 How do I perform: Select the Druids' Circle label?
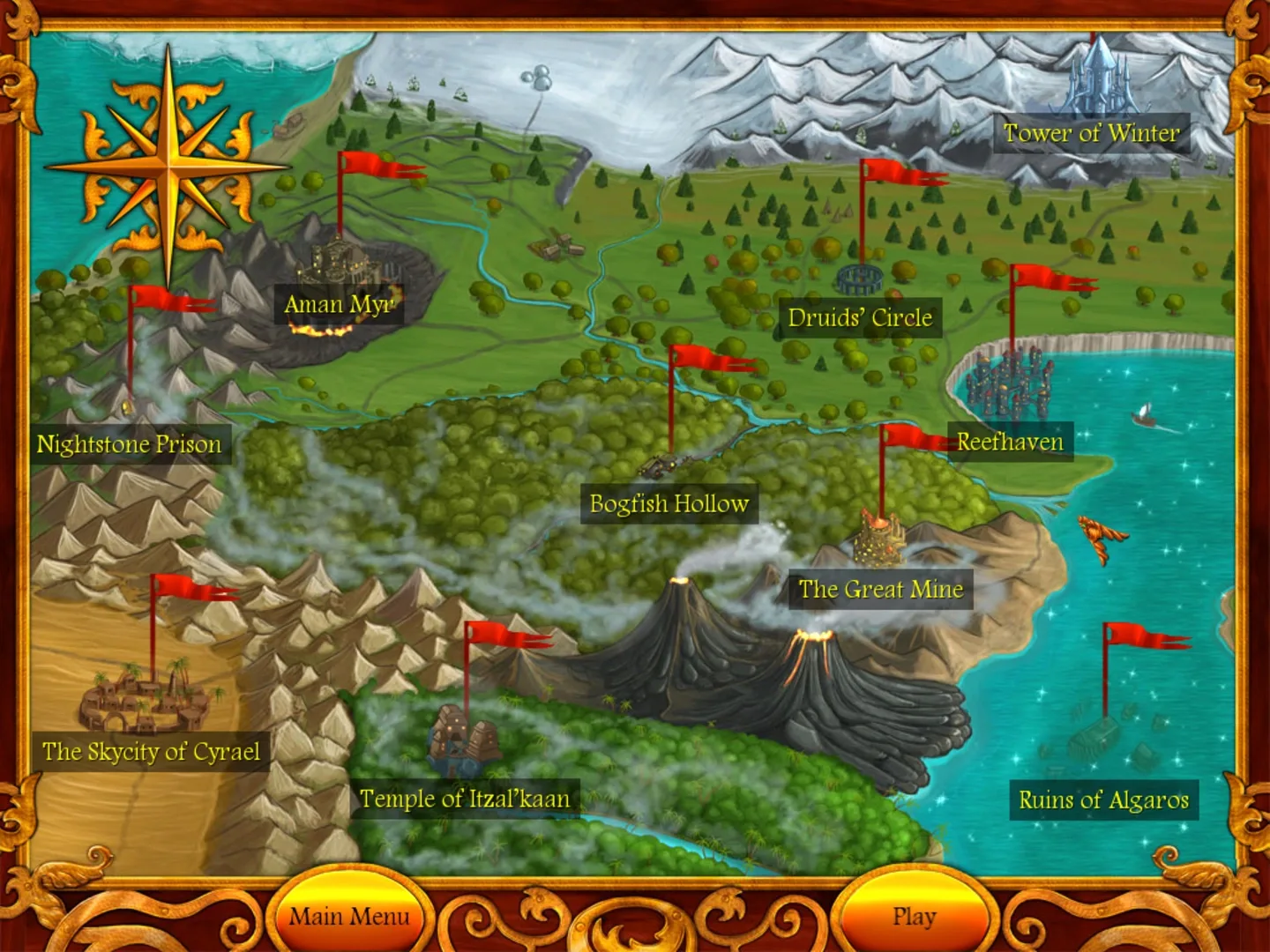click(x=862, y=318)
